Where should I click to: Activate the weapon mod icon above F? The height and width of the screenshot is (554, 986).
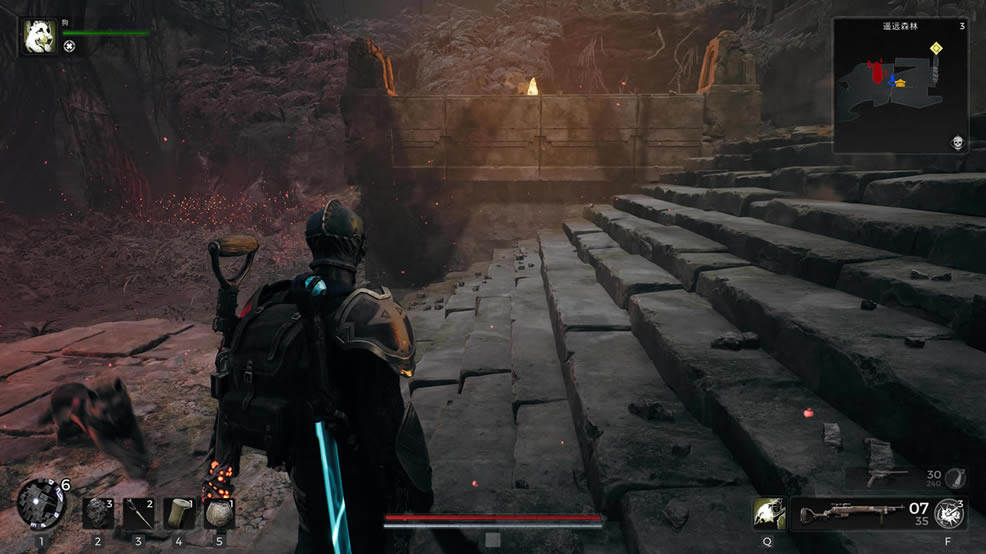(948, 514)
